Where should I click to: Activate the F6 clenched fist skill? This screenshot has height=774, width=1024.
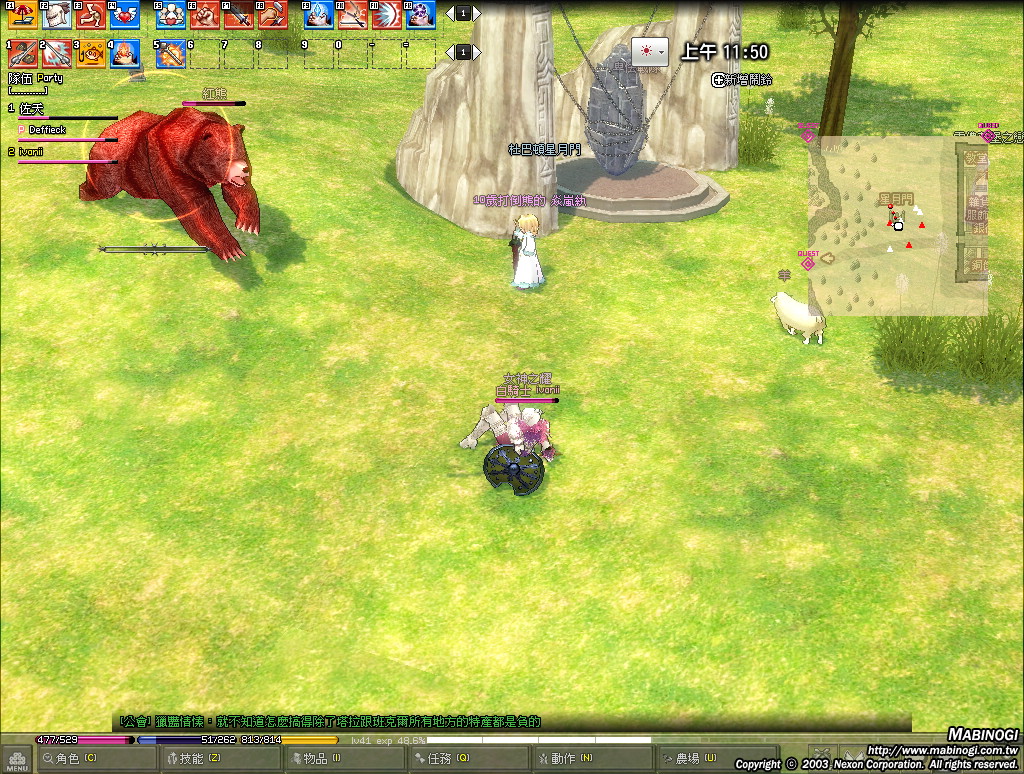[x=205, y=14]
